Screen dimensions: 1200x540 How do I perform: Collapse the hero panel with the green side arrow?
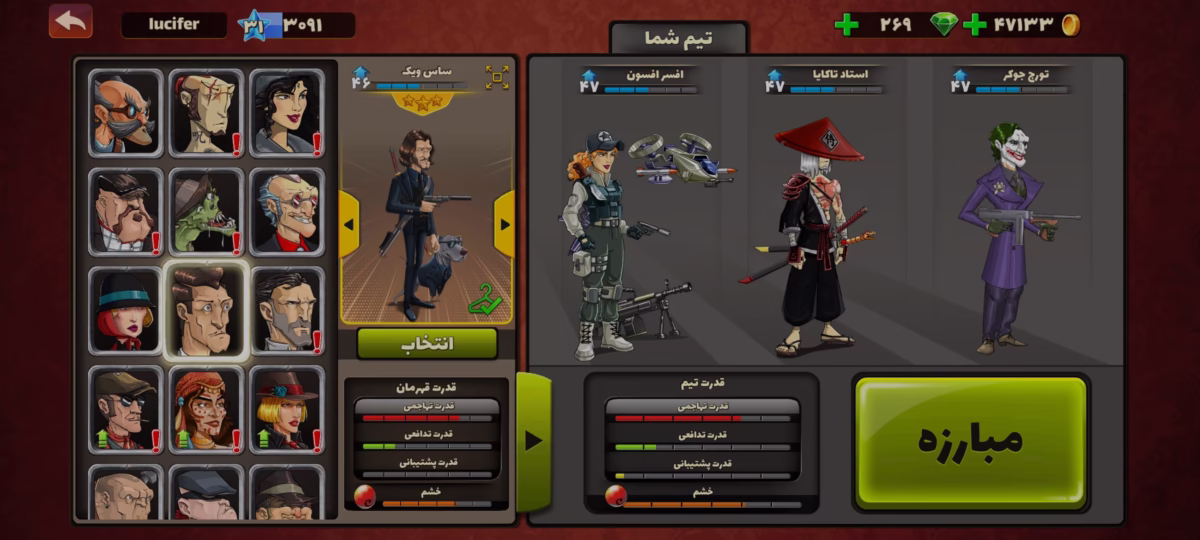(x=533, y=440)
